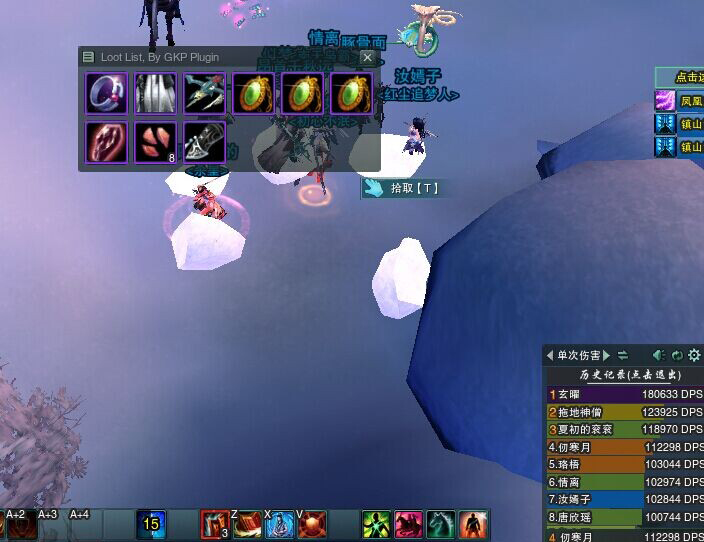Use the horse mount skill icon
The image size is (704, 542).
pyautogui.click(x=441, y=524)
